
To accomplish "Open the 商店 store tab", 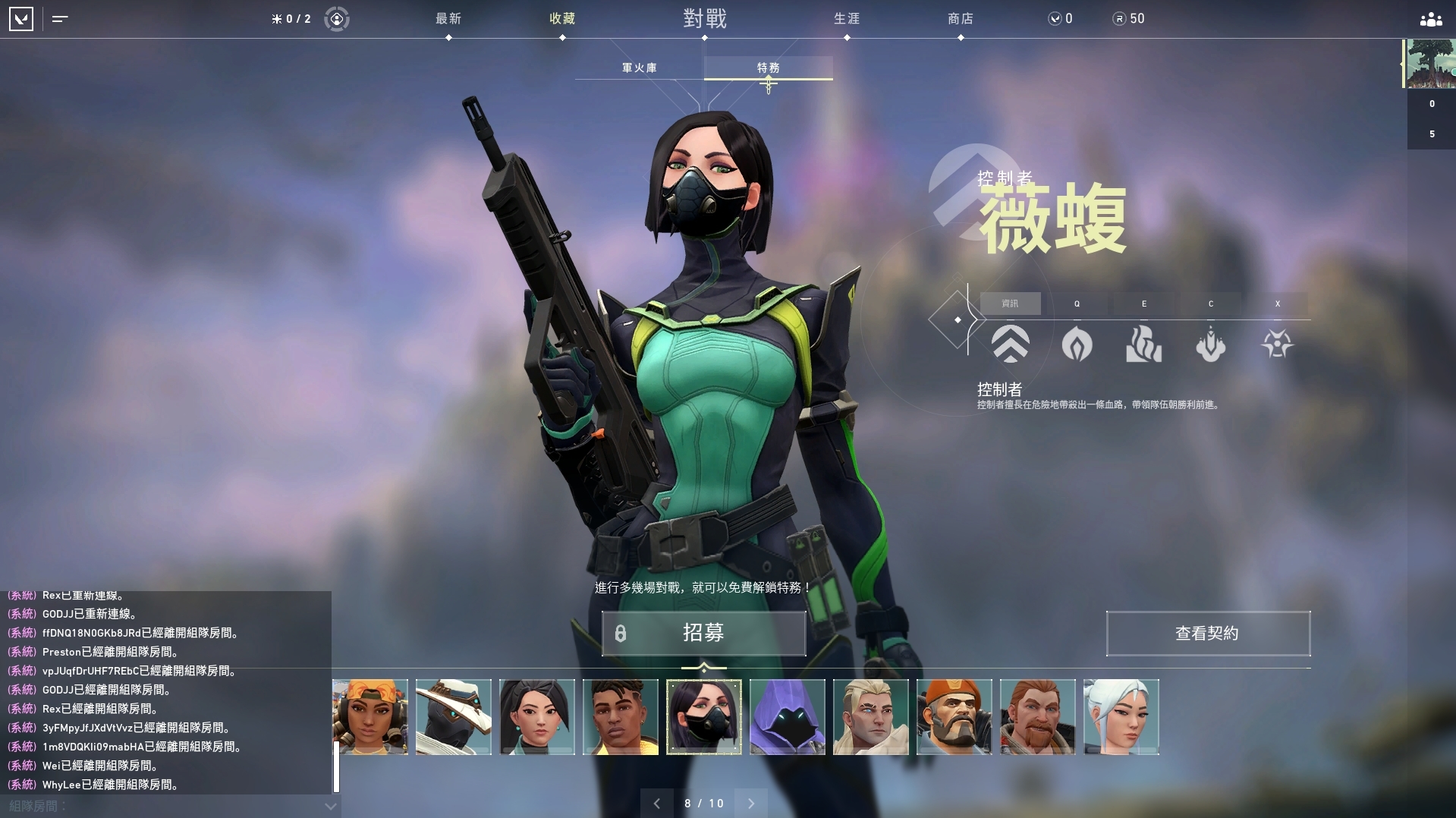I will click(961, 19).
